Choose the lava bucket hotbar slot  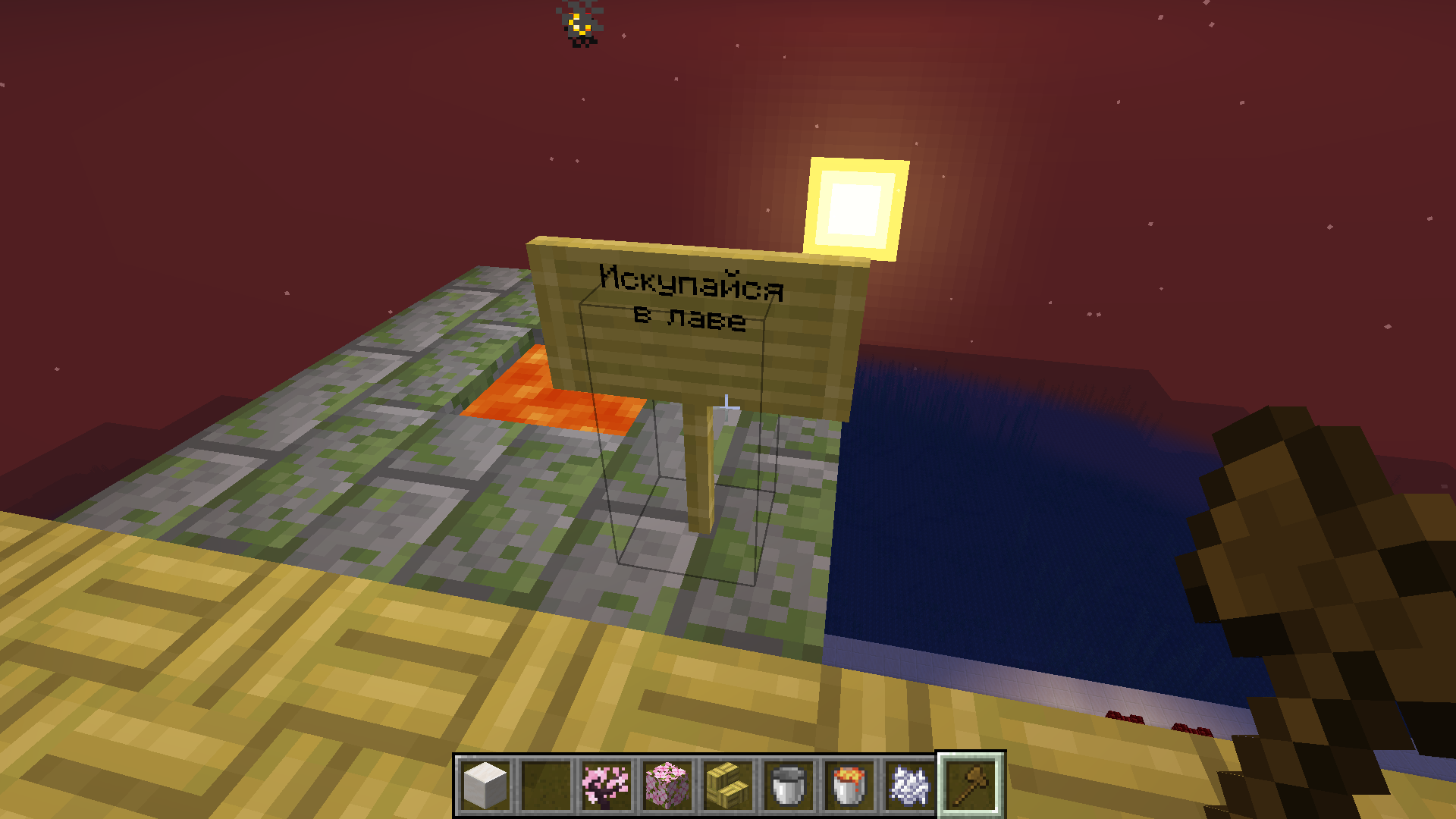pyautogui.click(x=849, y=786)
